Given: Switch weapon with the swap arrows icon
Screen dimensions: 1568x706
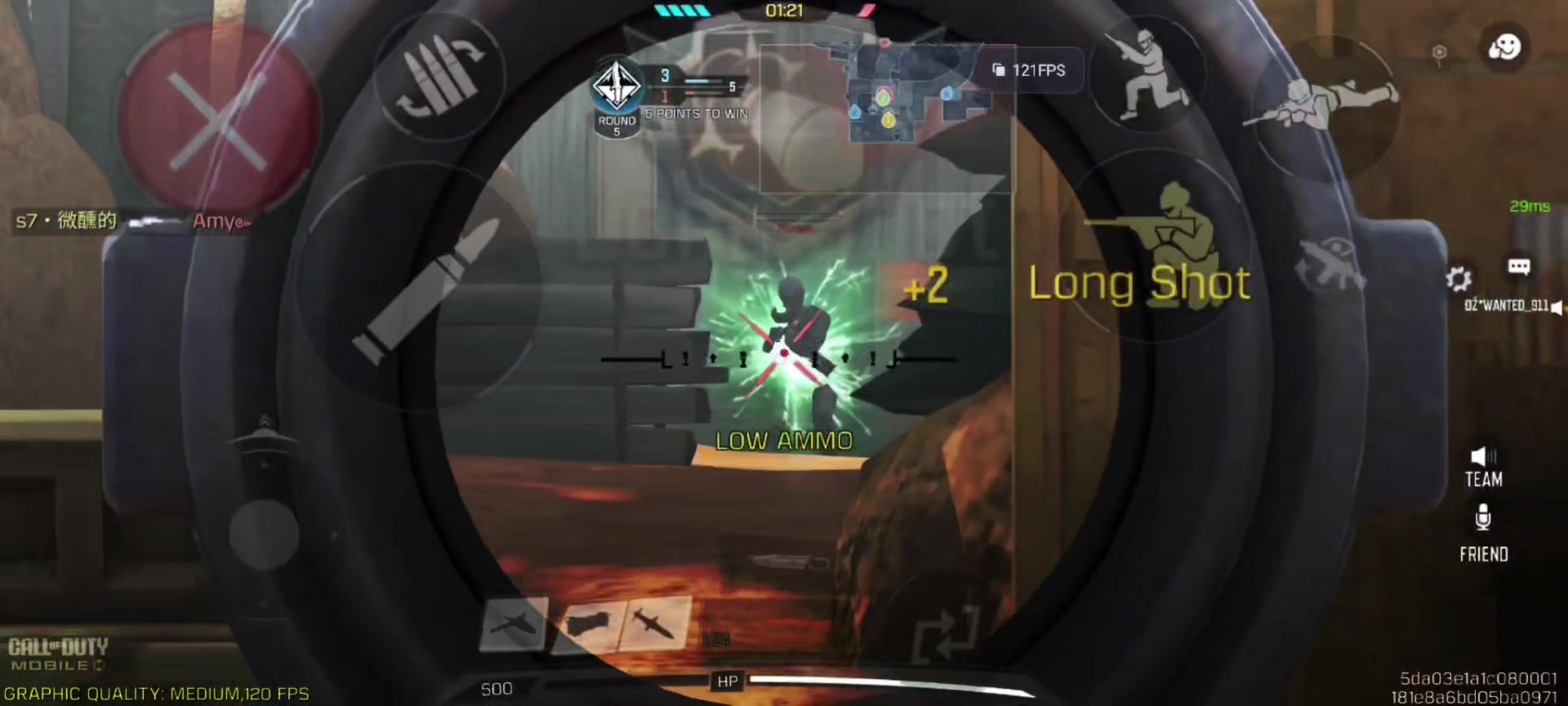Looking at the screenshot, I should tap(947, 633).
